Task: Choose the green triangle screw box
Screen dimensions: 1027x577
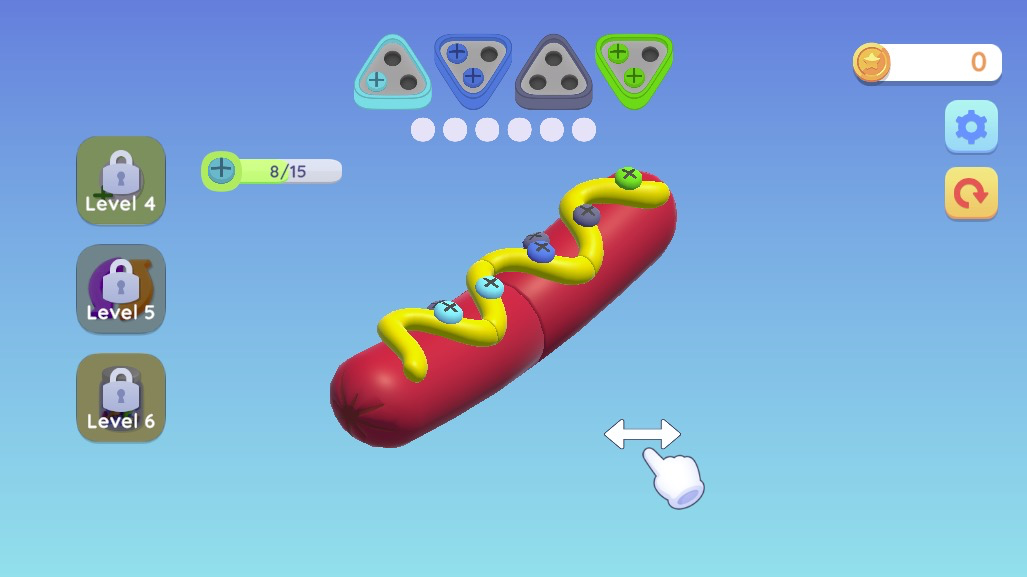Action: [x=634, y=66]
